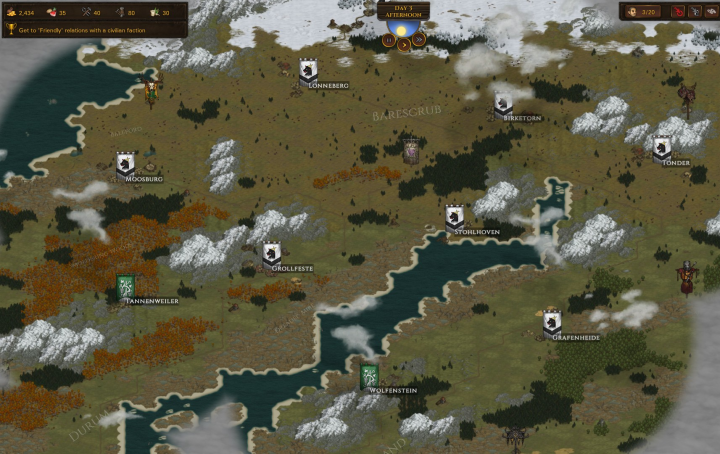Select the Lonneberg settlement banner
720x454 pixels.
click(309, 70)
